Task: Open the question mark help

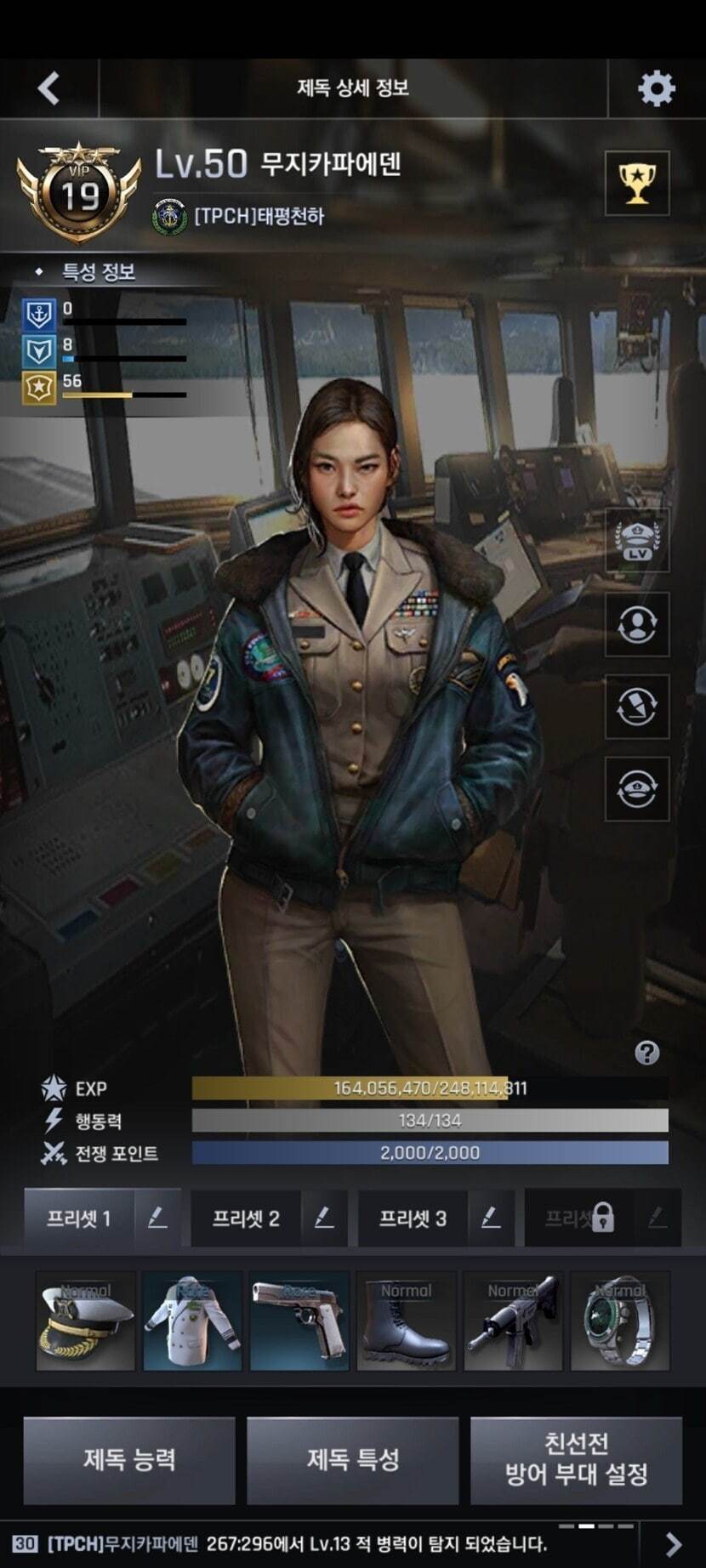Action: click(x=647, y=1054)
